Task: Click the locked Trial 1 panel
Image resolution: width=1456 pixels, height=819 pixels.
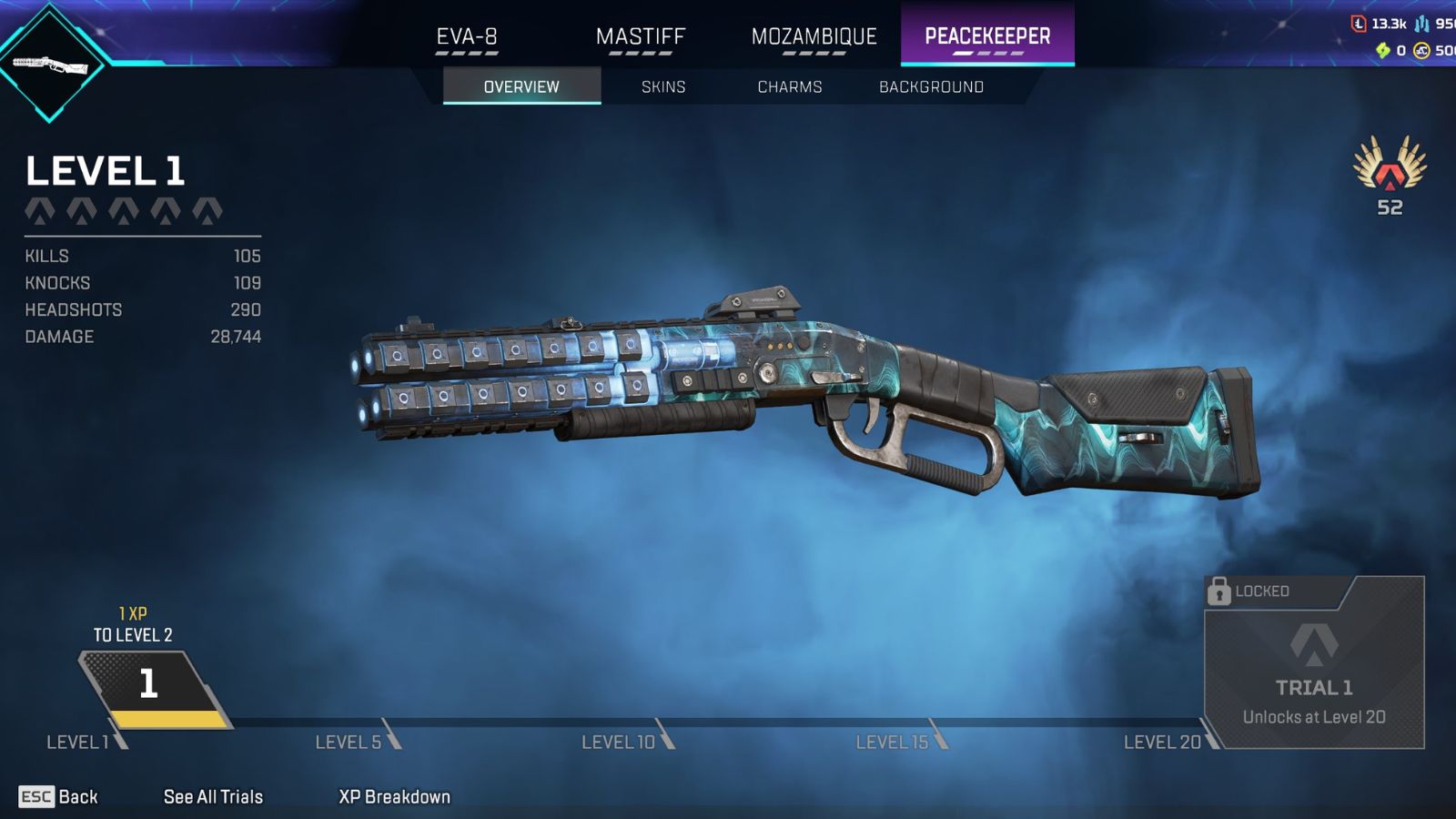Action: [x=1315, y=673]
